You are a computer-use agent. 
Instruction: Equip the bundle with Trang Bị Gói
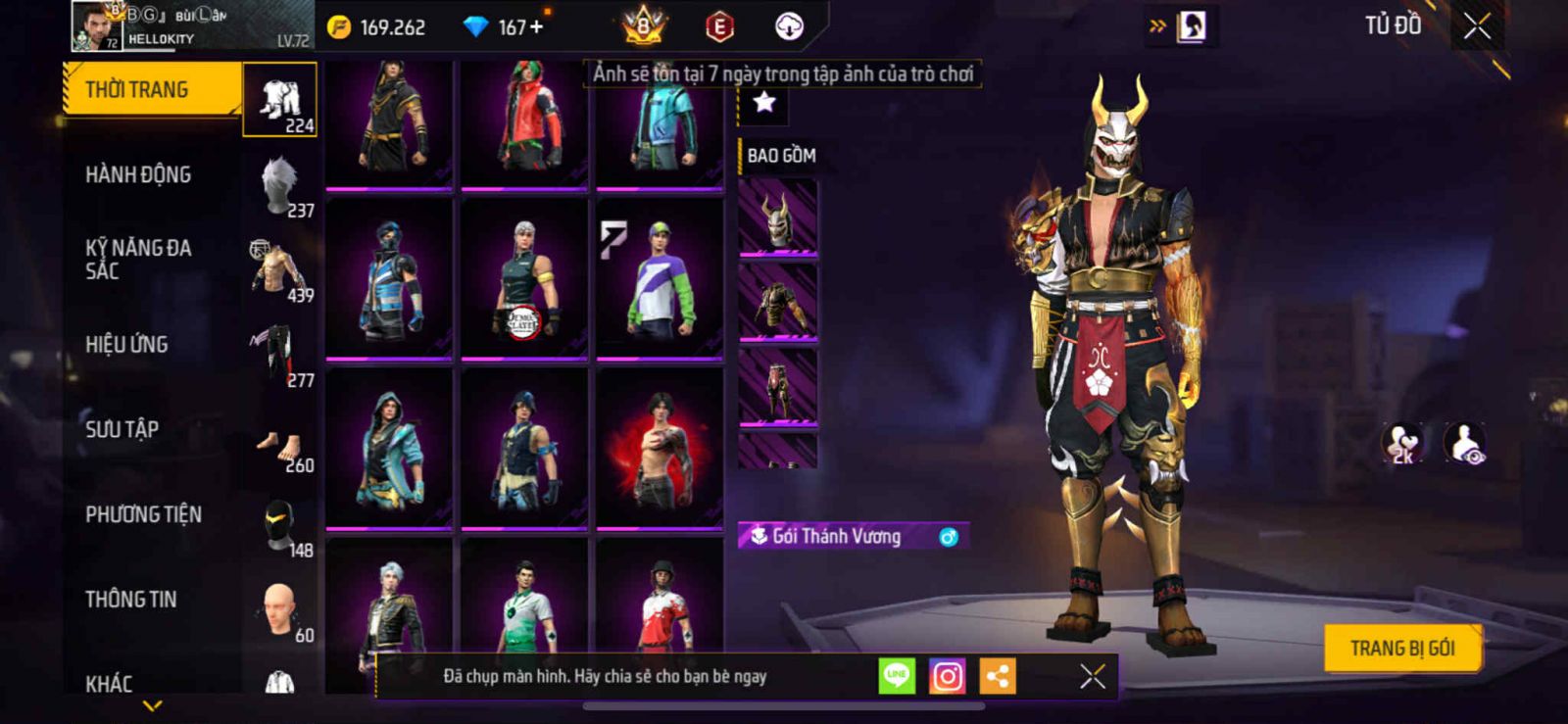click(x=1401, y=649)
